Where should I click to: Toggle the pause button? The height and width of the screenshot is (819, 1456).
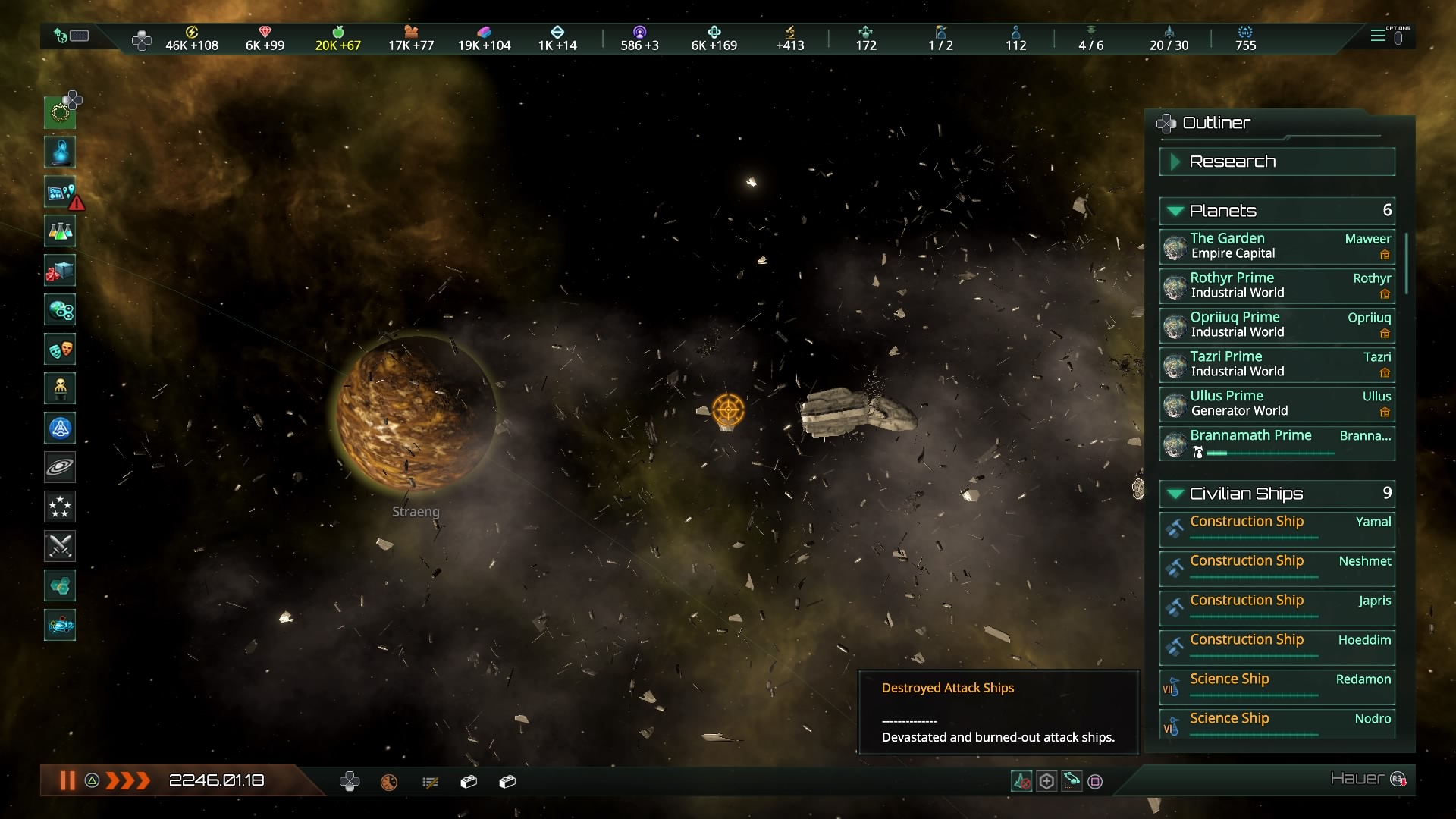(x=67, y=780)
